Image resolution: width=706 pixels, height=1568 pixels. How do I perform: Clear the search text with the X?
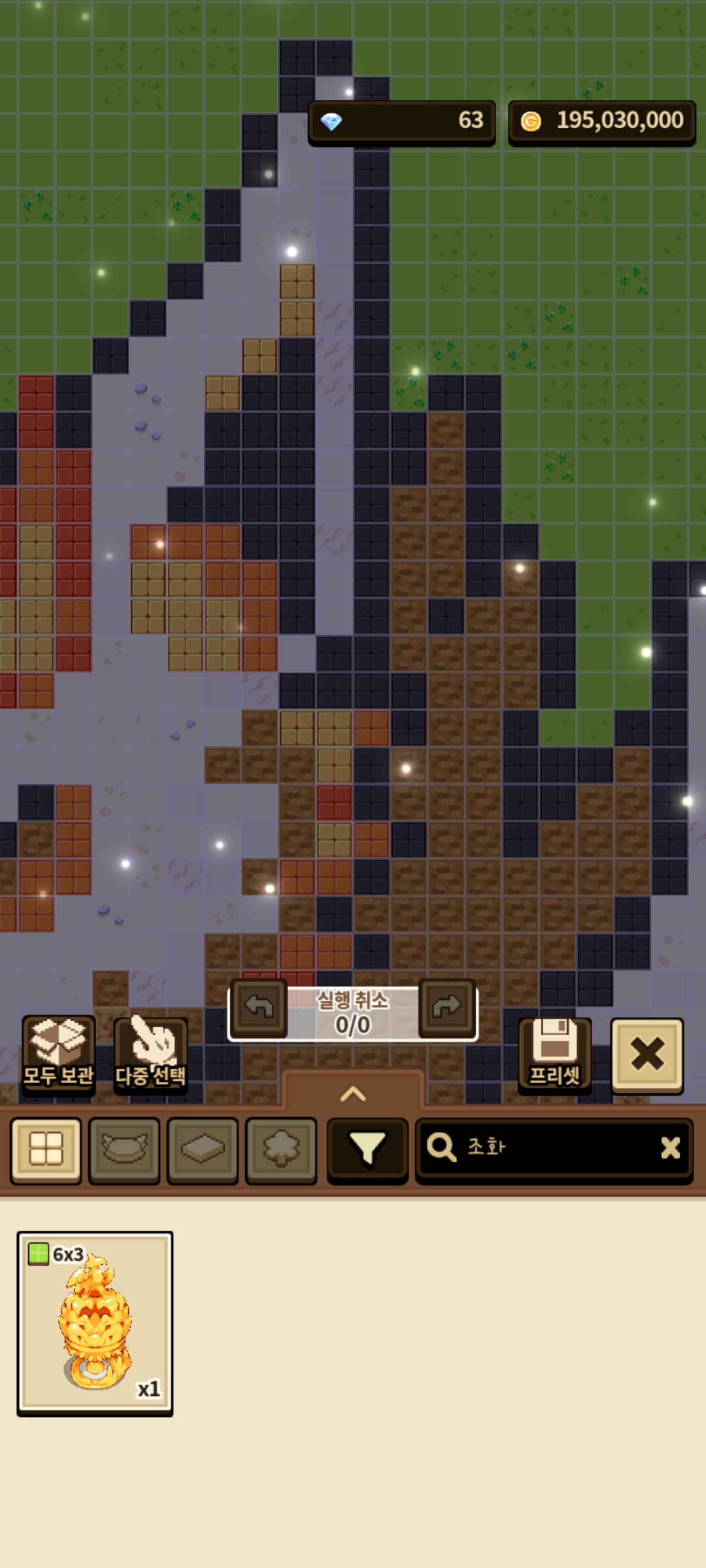[x=670, y=1148]
